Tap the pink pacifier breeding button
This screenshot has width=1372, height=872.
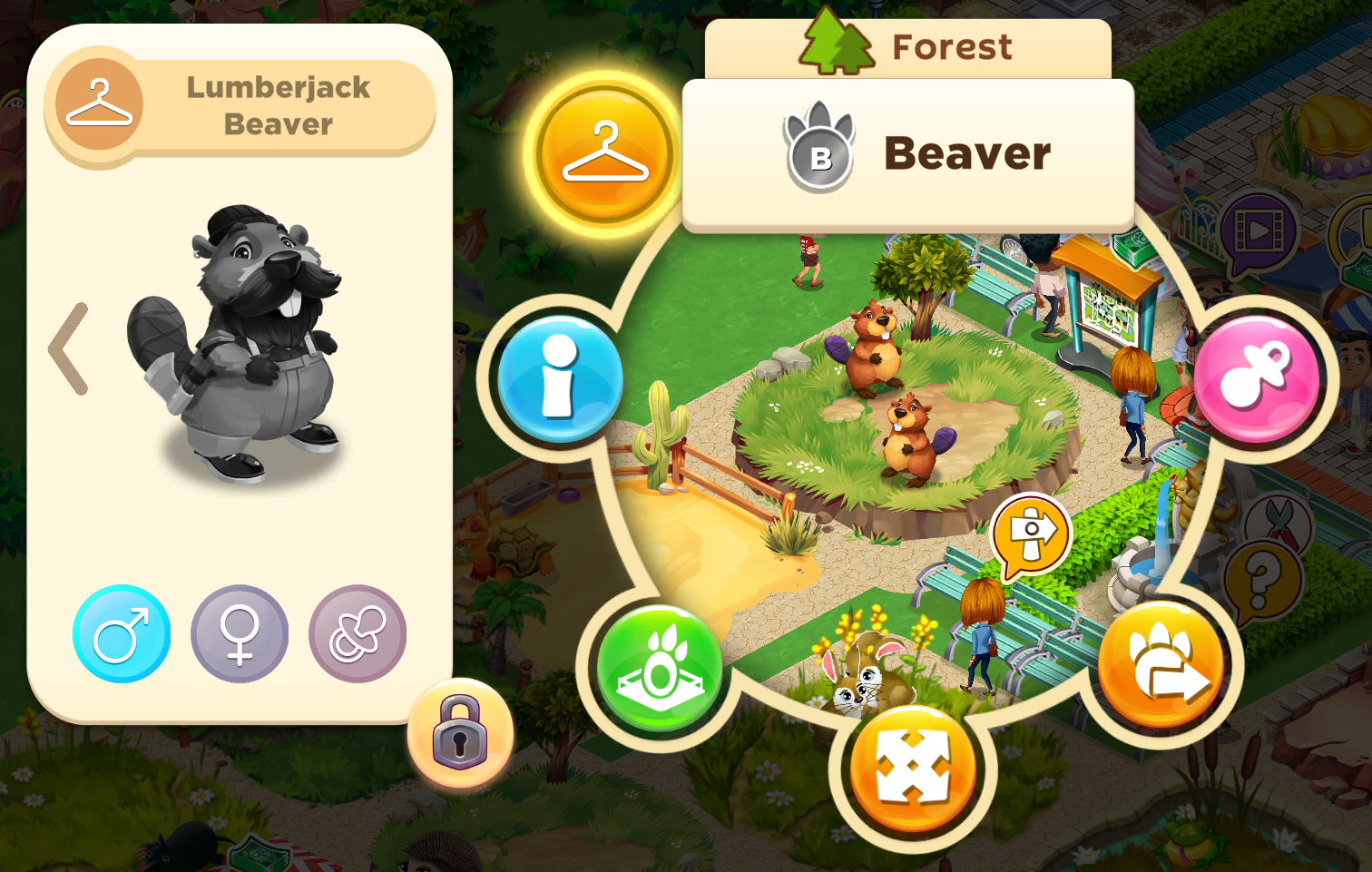click(1256, 378)
